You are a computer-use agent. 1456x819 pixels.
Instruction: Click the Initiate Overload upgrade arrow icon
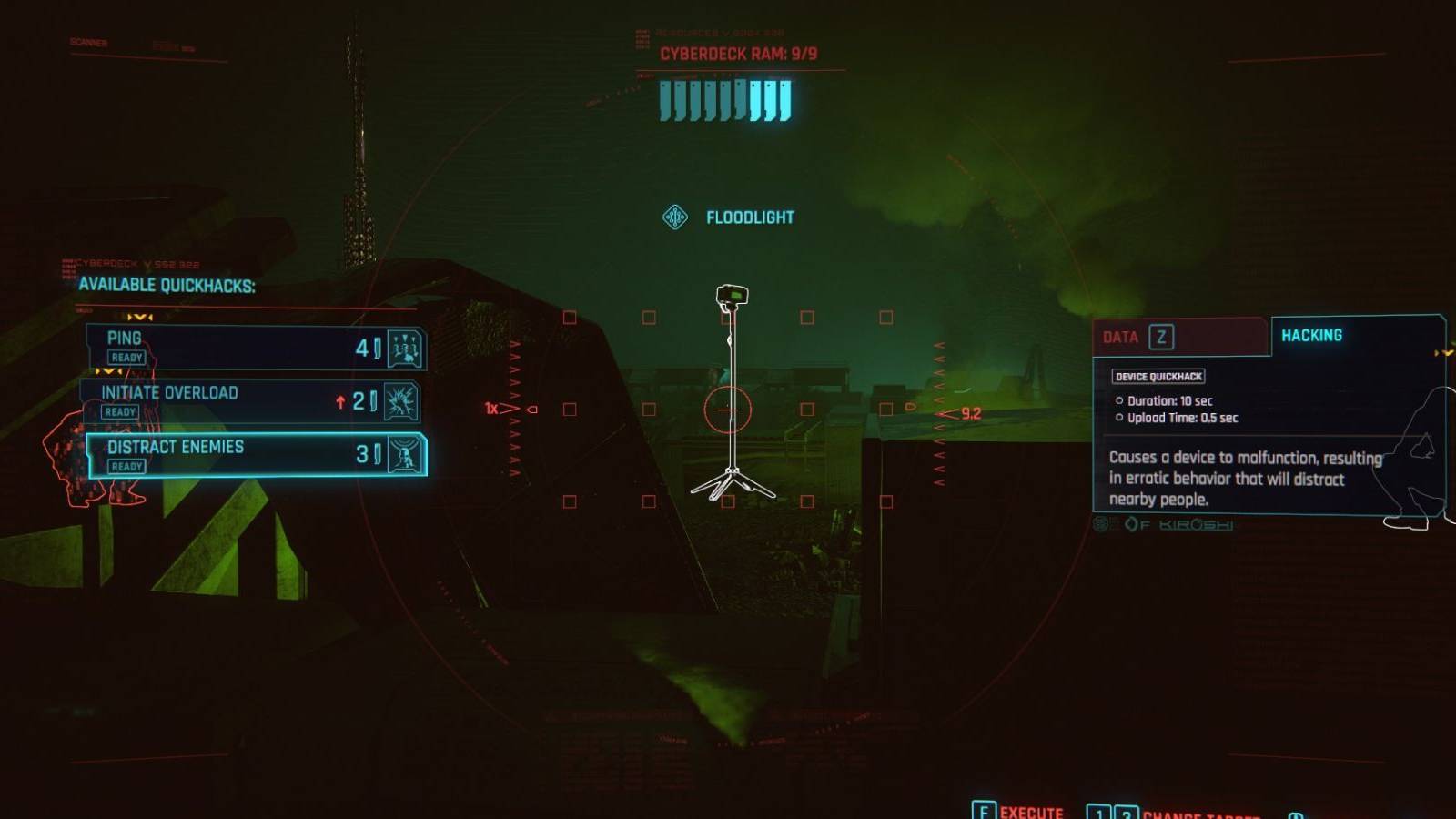(x=342, y=400)
